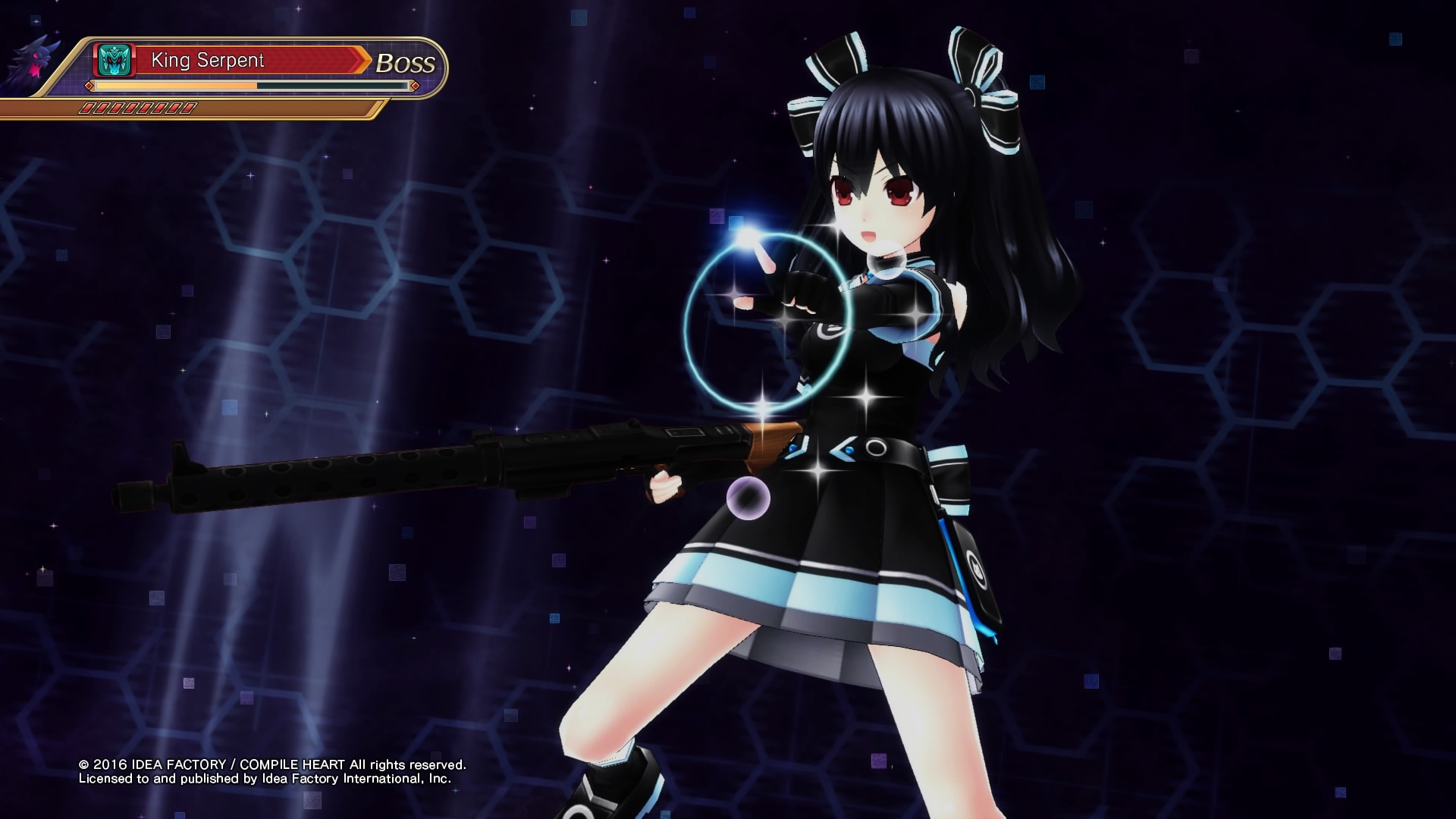Click the teal mask icon beside King Serpent
This screenshot has width=1456, height=819.
tap(115, 61)
